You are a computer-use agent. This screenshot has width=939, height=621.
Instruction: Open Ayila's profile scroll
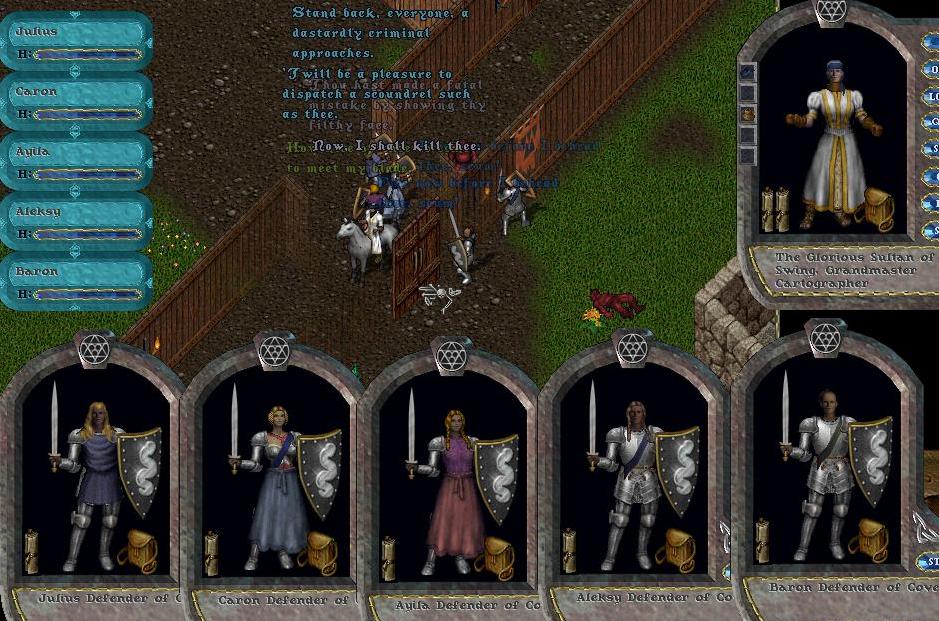(x=390, y=557)
